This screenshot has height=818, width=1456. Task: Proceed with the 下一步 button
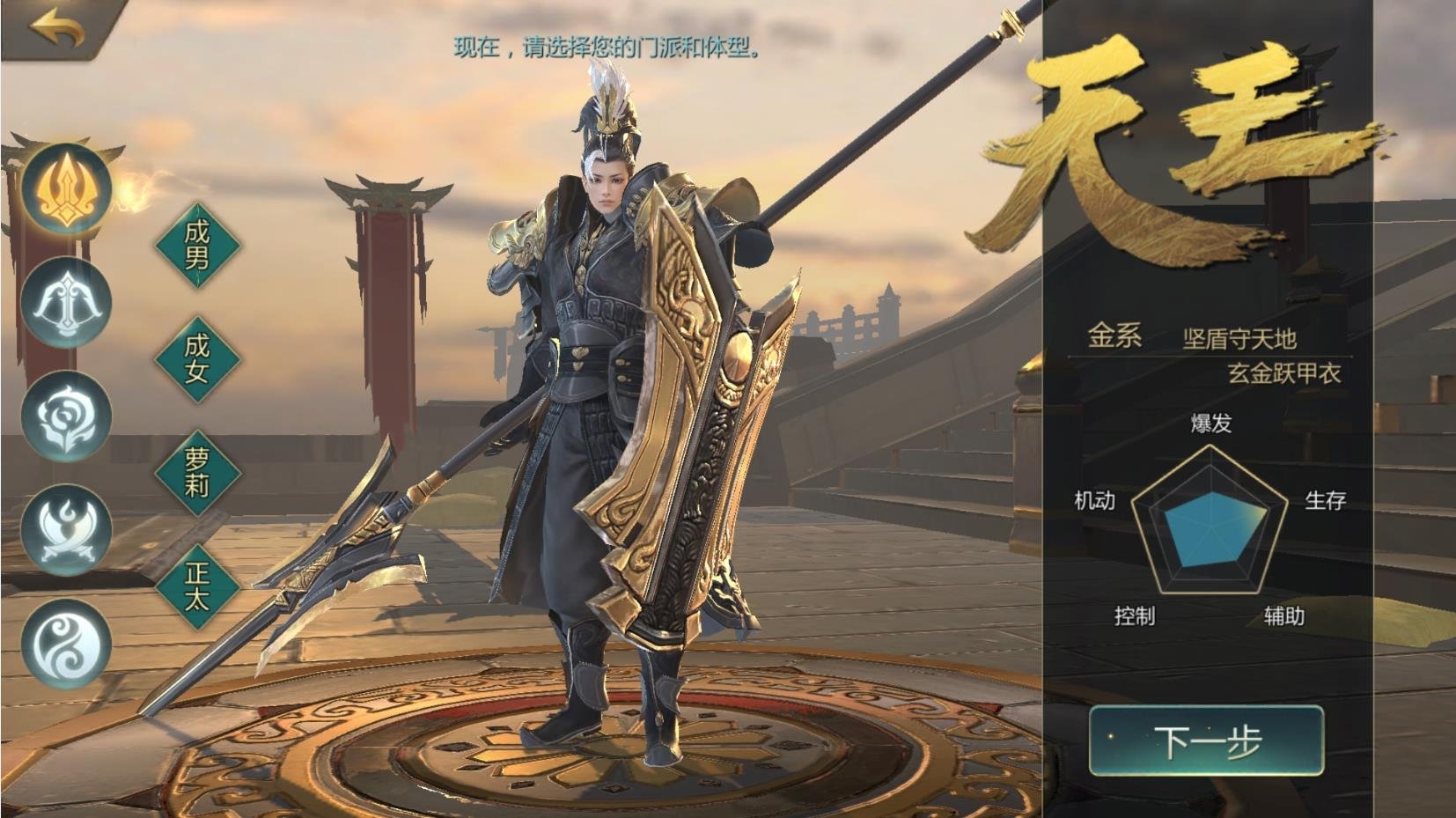click(x=1206, y=741)
